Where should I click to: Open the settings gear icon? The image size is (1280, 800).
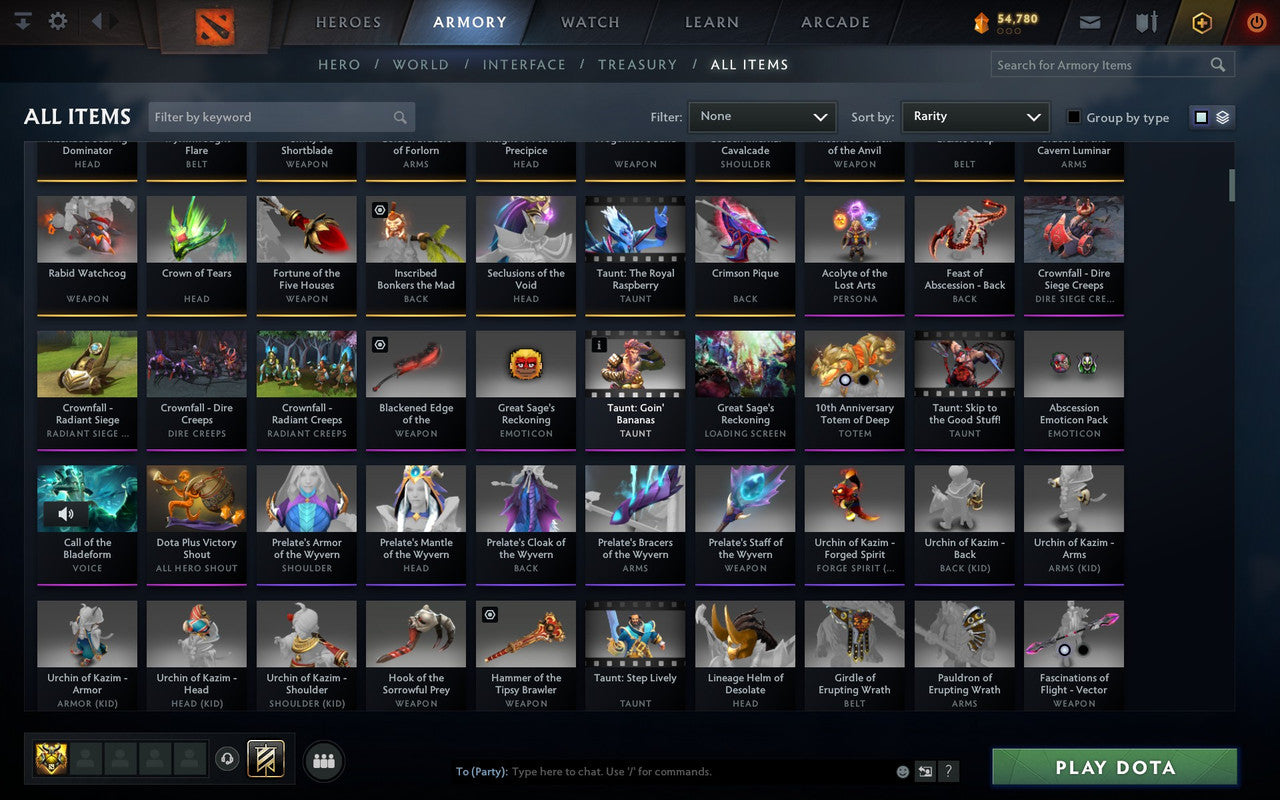pos(57,20)
